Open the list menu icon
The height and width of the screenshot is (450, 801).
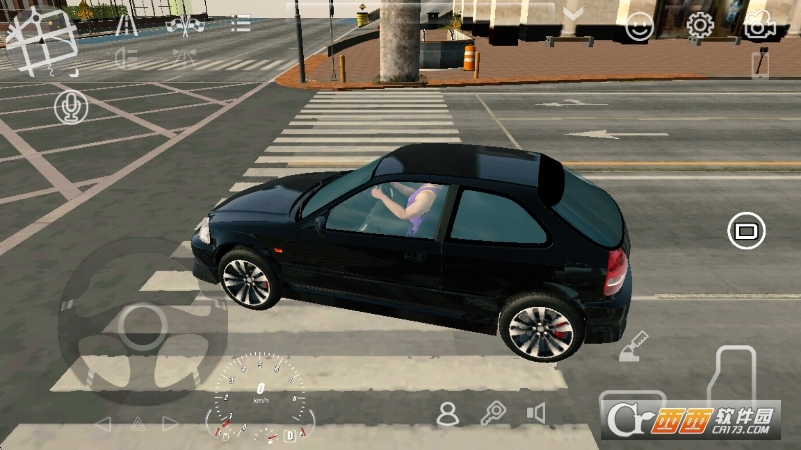pyautogui.click(x=241, y=23)
